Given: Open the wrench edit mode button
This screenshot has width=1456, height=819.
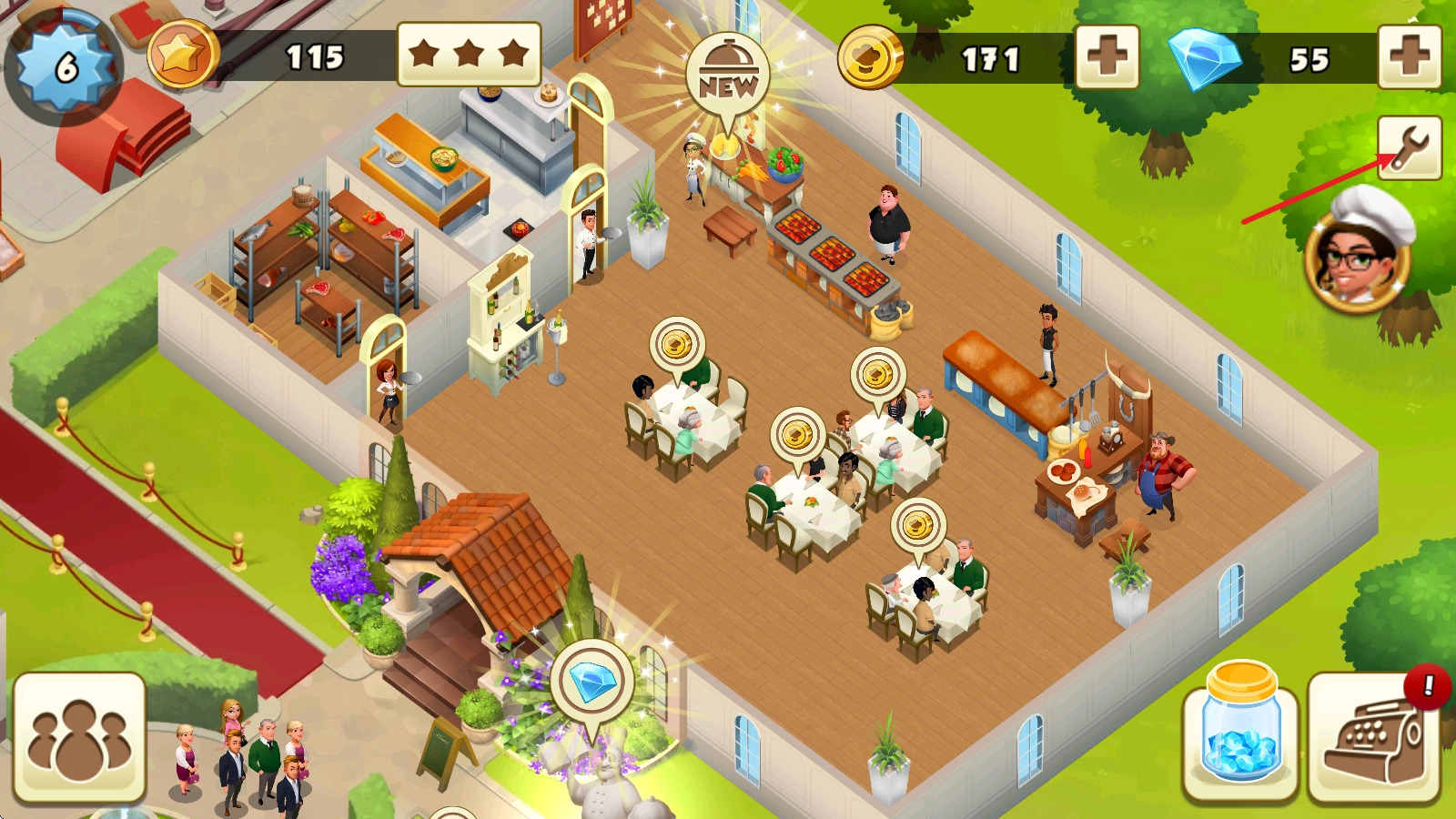Looking at the screenshot, I should coord(1409,147).
